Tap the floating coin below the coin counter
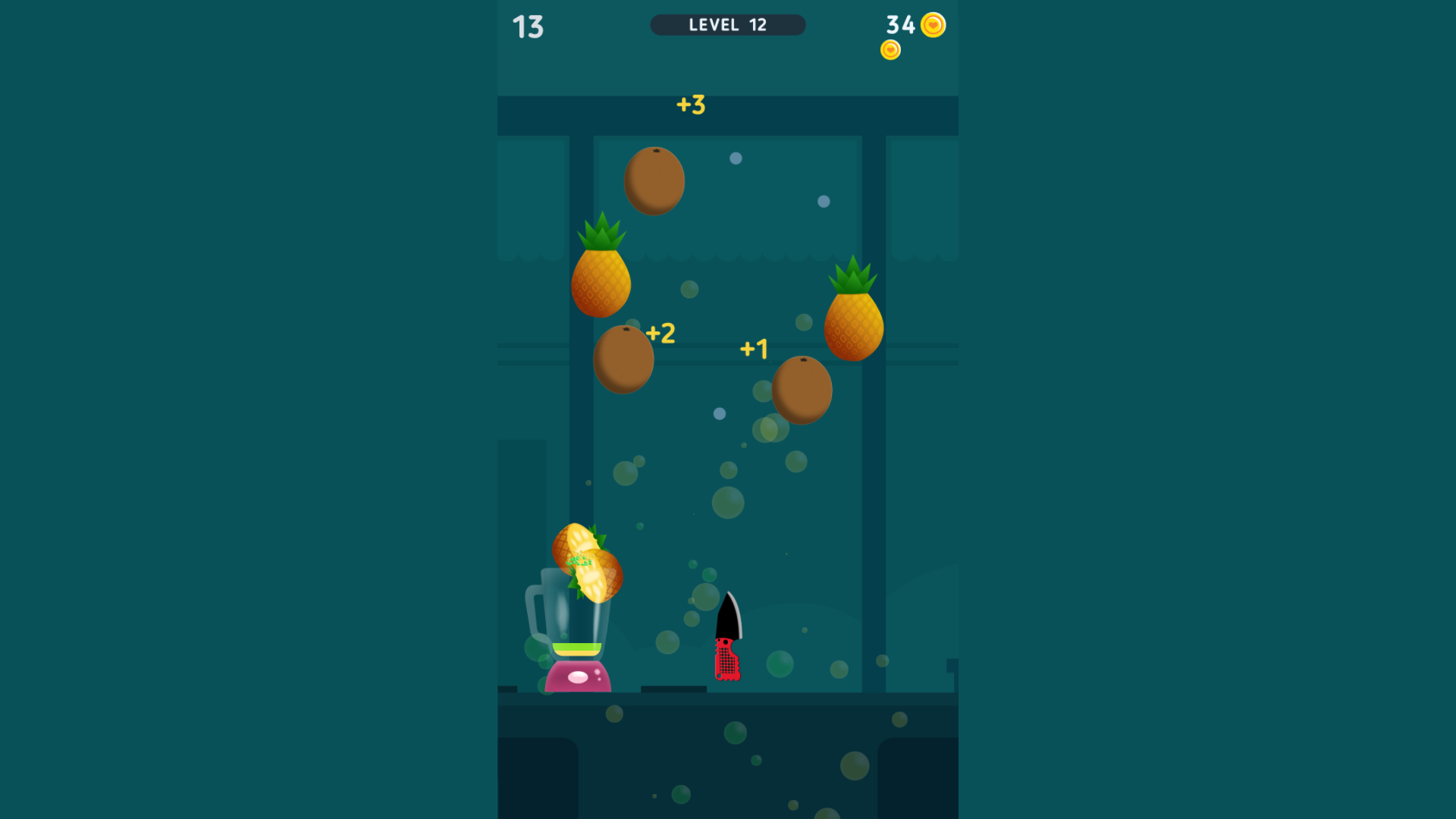Screen dimensions: 1456x819 click(x=890, y=49)
